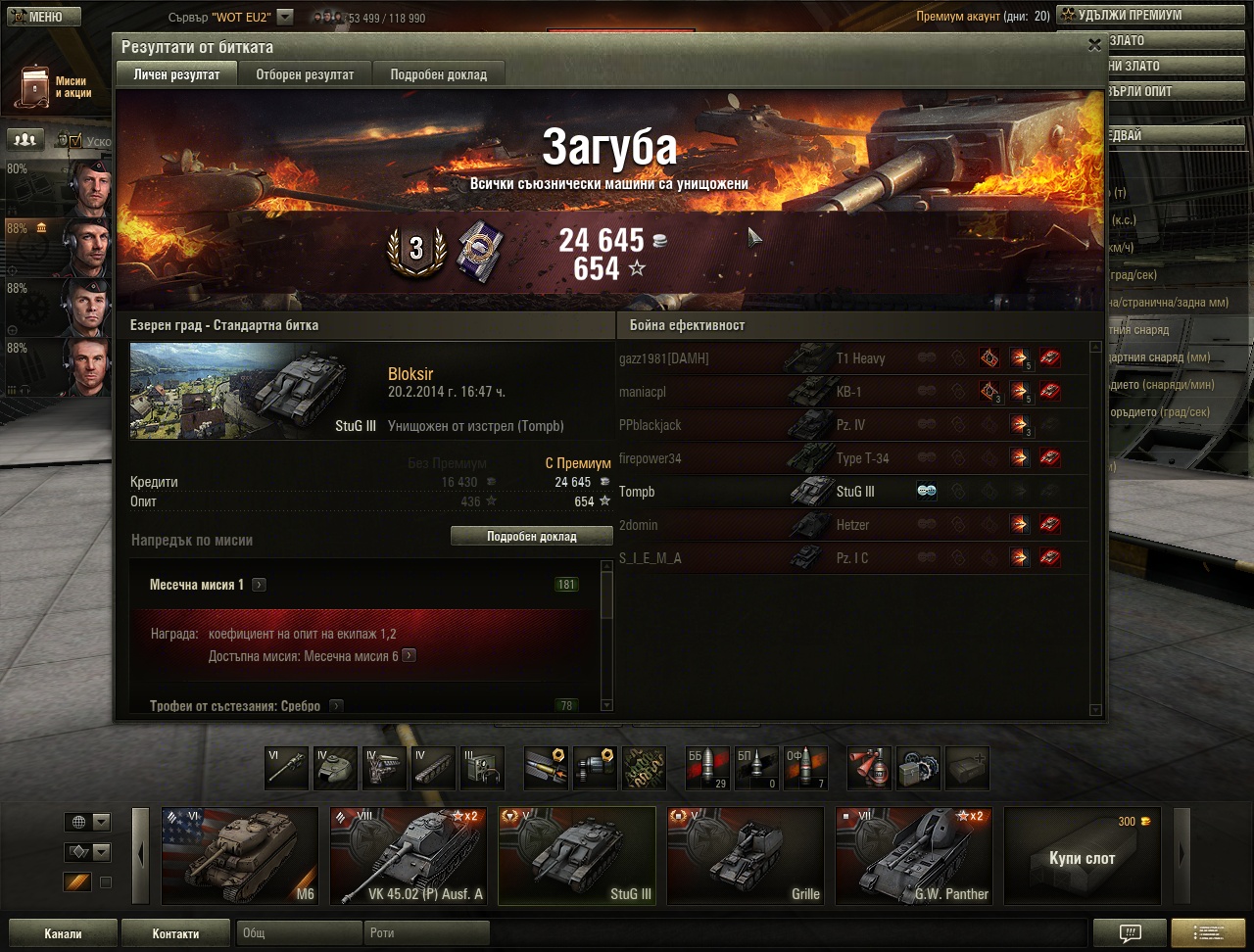
Task: Open the Подробен доклад tab
Action: 438,74
